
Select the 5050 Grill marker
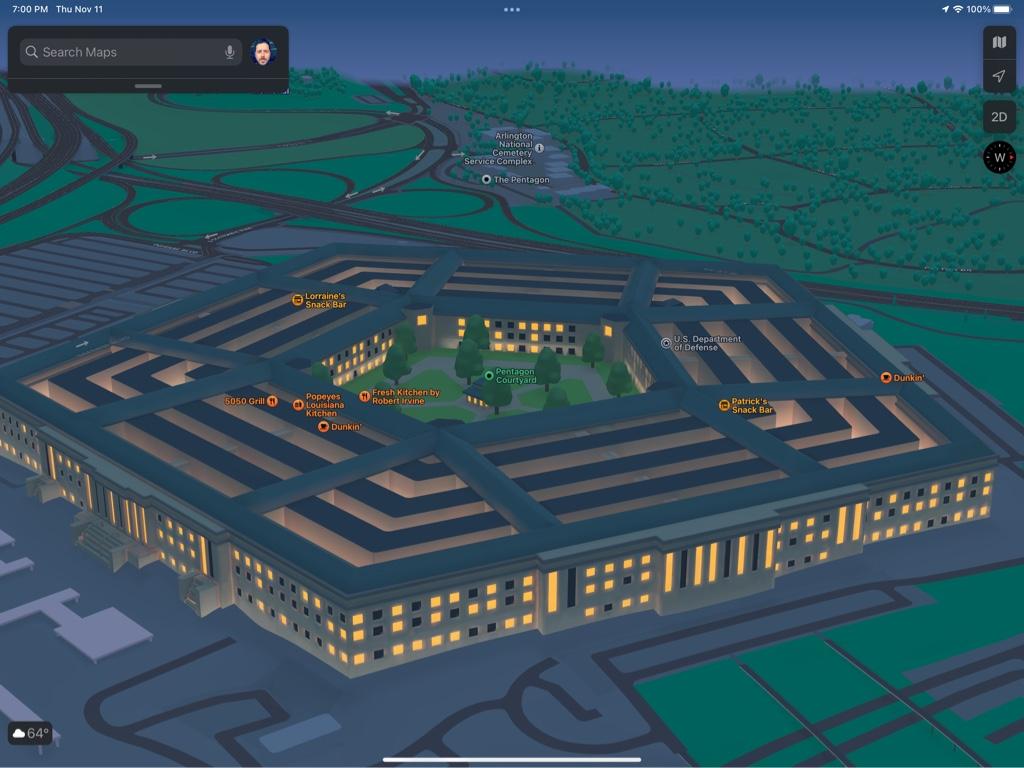tap(272, 401)
